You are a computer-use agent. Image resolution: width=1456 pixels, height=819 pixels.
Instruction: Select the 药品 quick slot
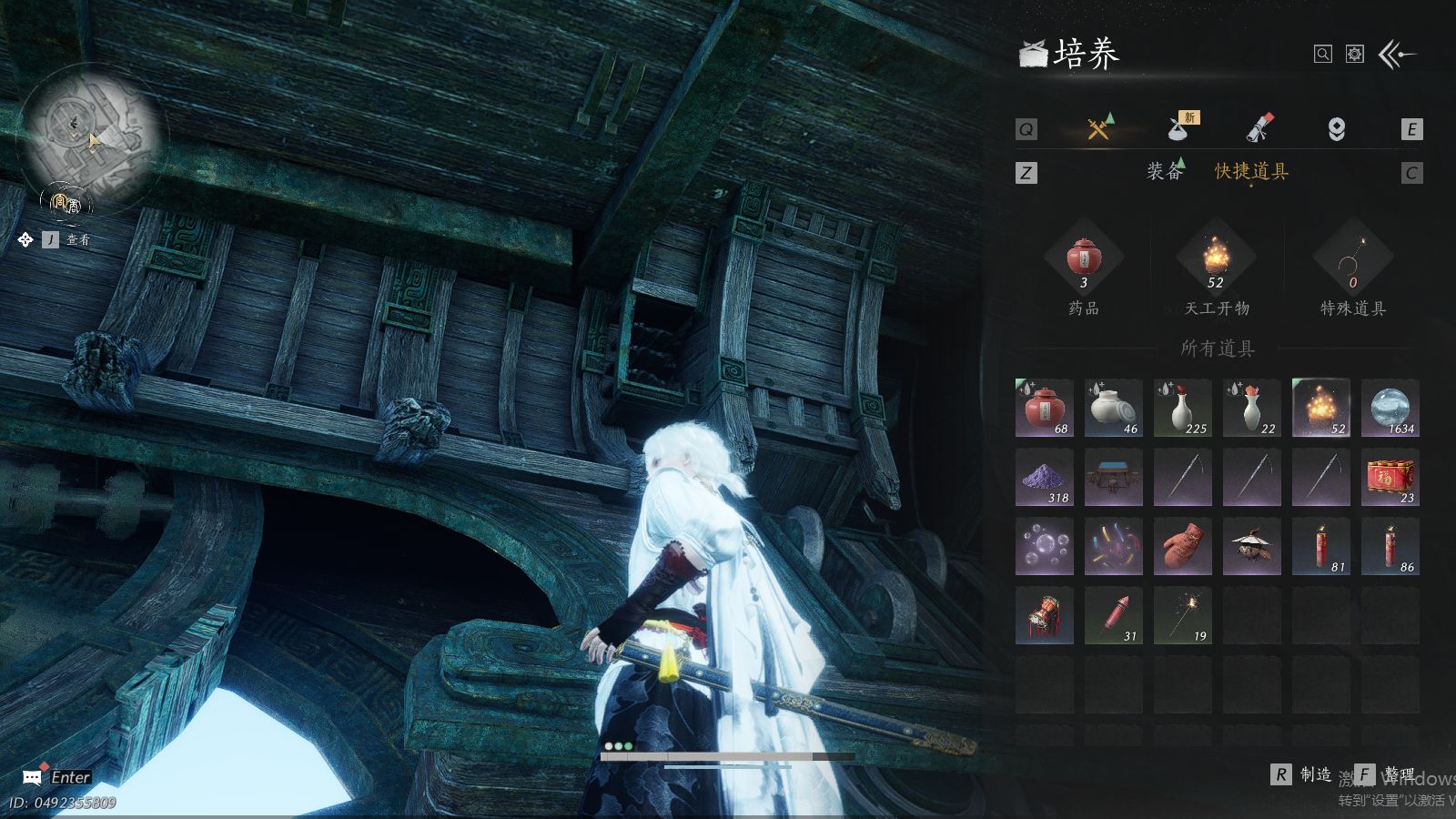point(1084,259)
